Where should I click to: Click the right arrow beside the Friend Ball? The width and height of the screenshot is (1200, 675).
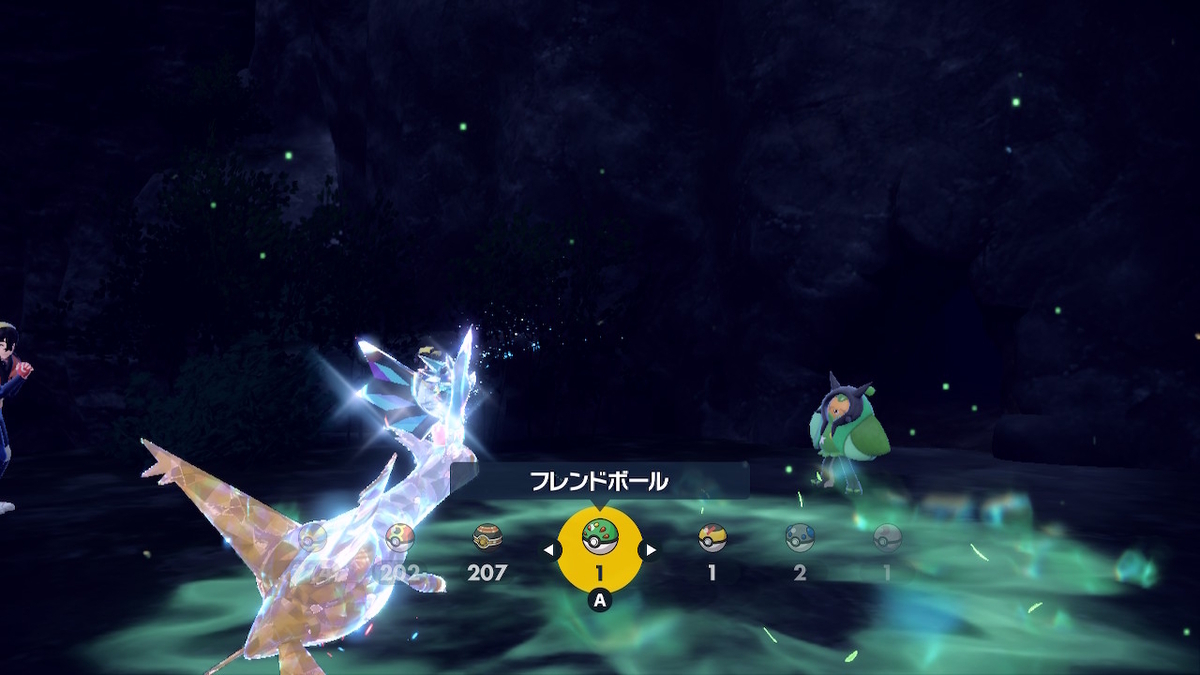[x=650, y=549]
